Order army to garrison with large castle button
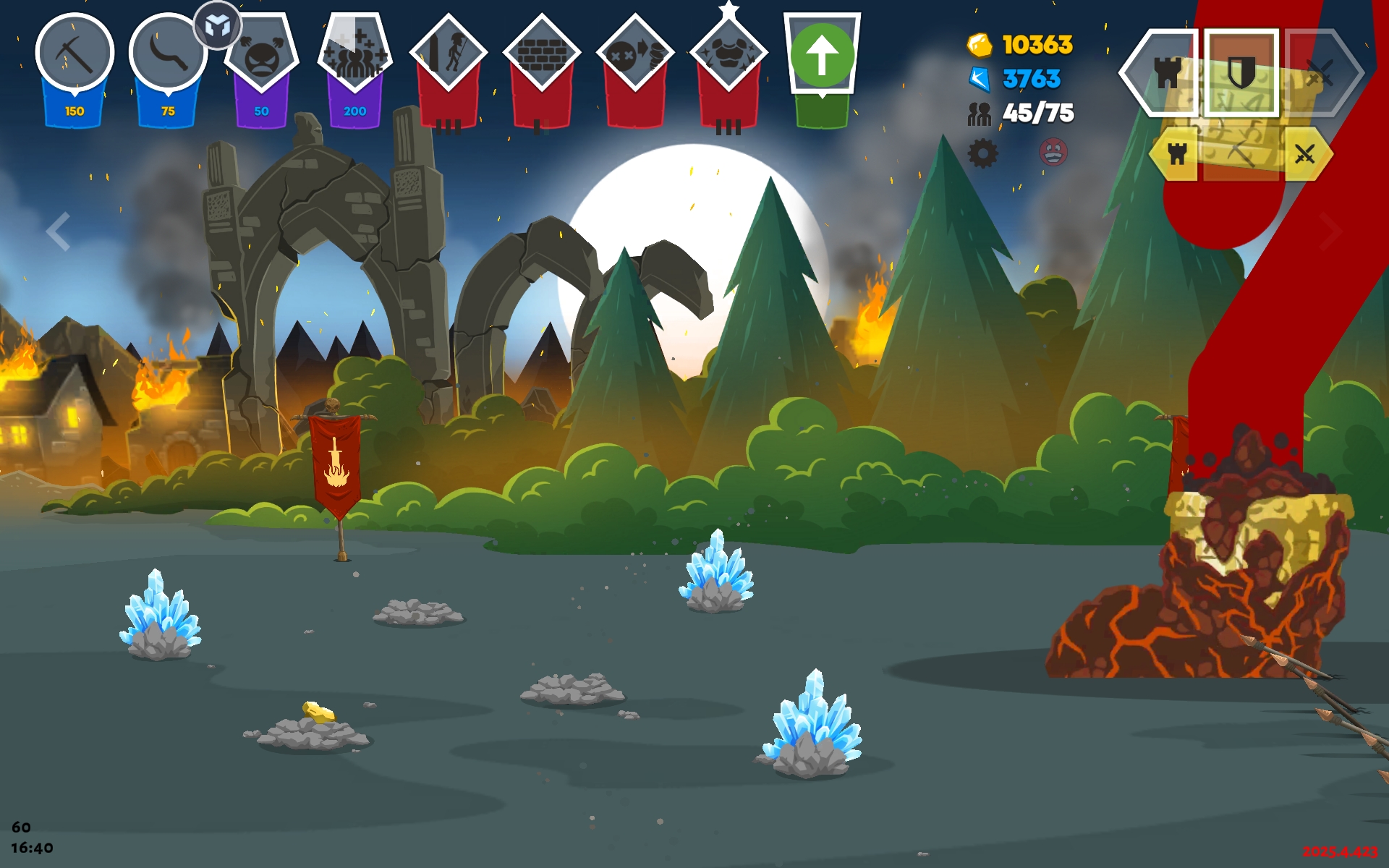The height and width of the screenshot is (868, 1389). click(1165, 72)
